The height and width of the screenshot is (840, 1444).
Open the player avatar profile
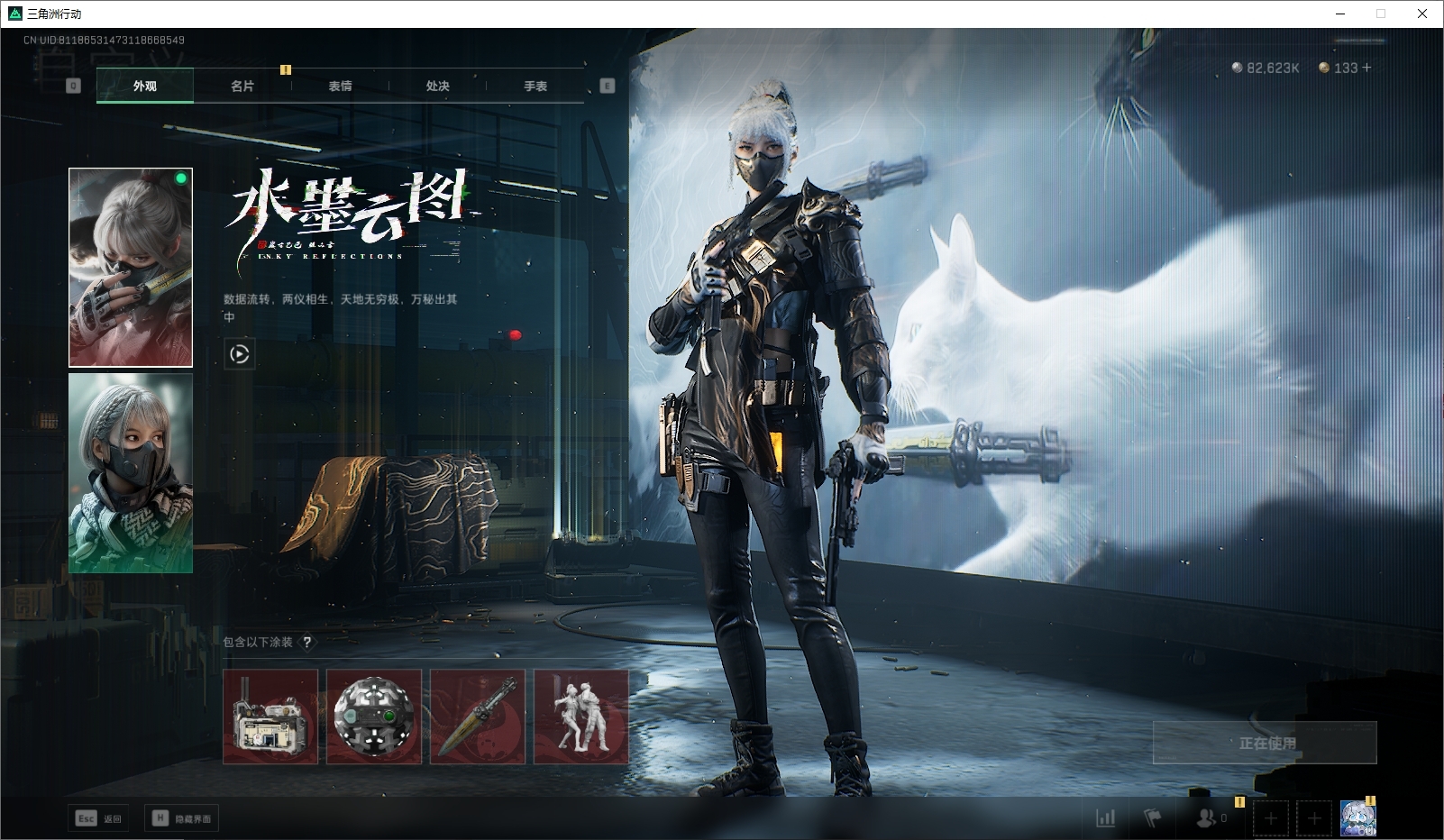[1357, 818]
